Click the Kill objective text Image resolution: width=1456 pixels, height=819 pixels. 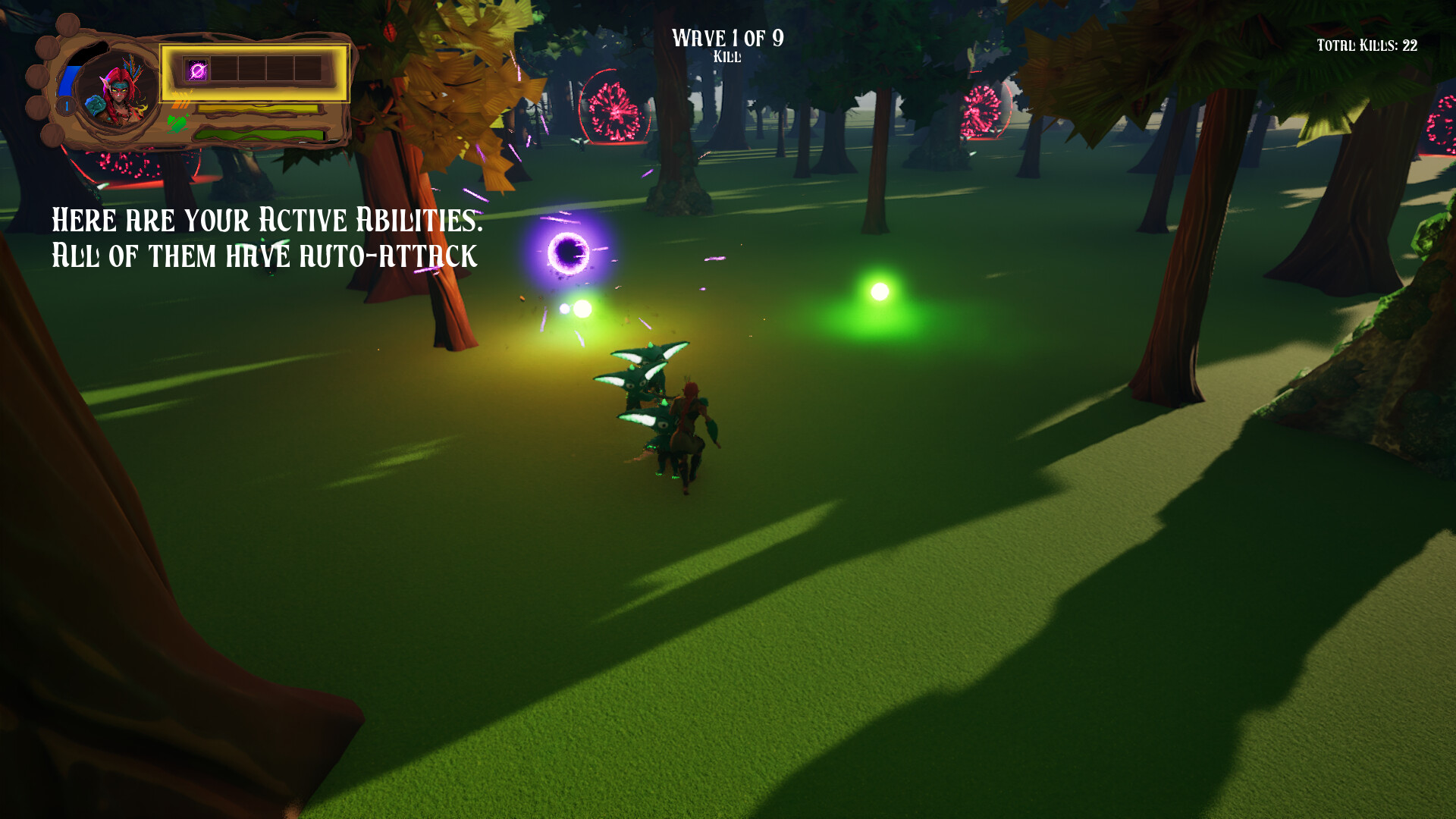pyautogui.click(x=727, y=56)
